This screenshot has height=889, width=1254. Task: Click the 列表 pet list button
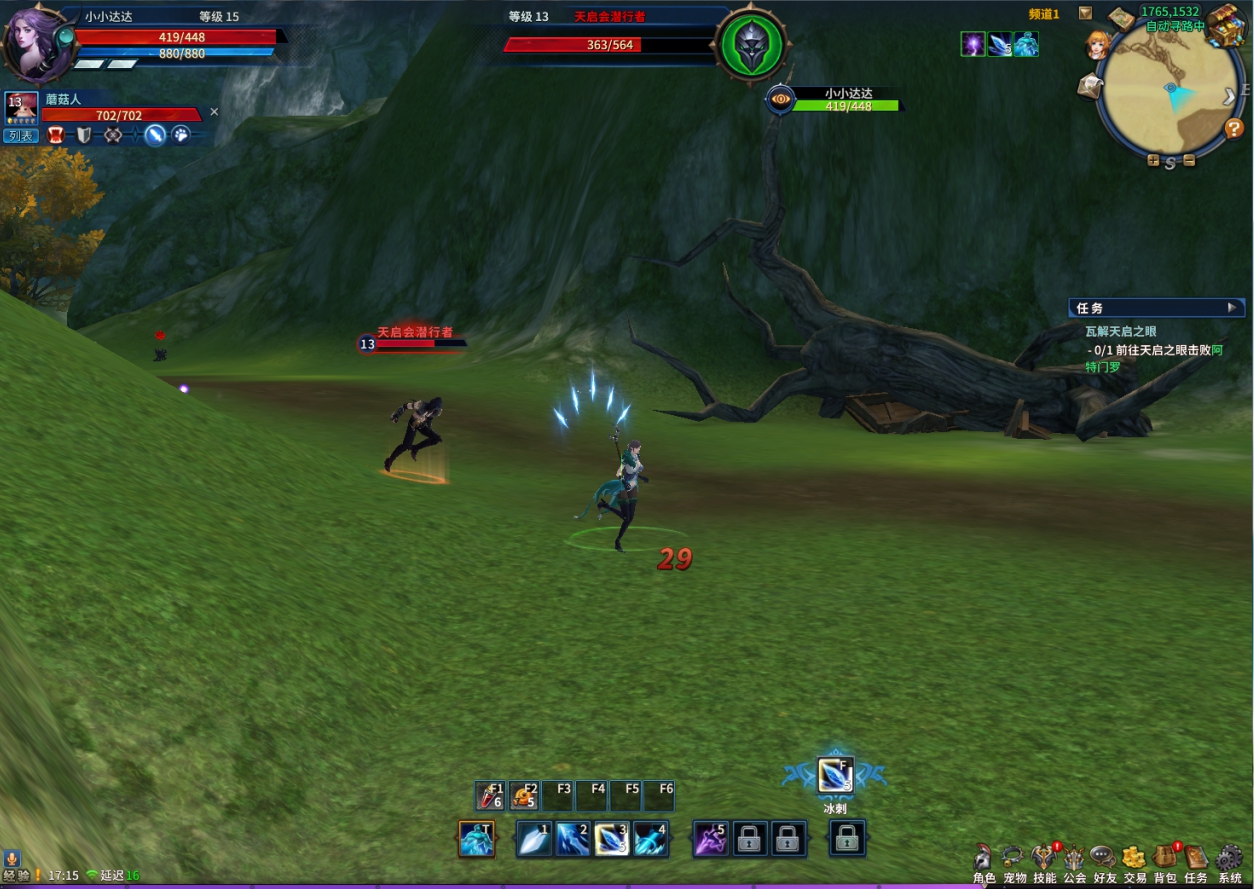[x=20, y=135]
